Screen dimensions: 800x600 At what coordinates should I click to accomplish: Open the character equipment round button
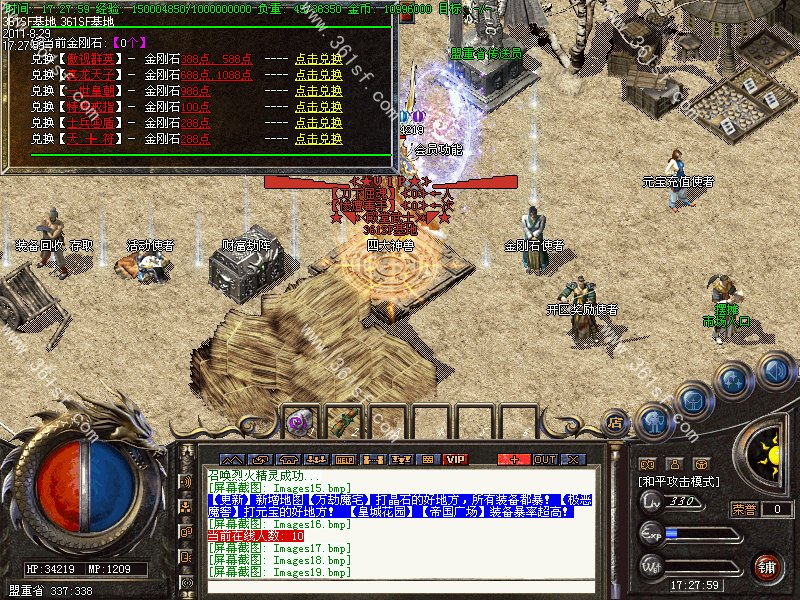coord(654,421)
